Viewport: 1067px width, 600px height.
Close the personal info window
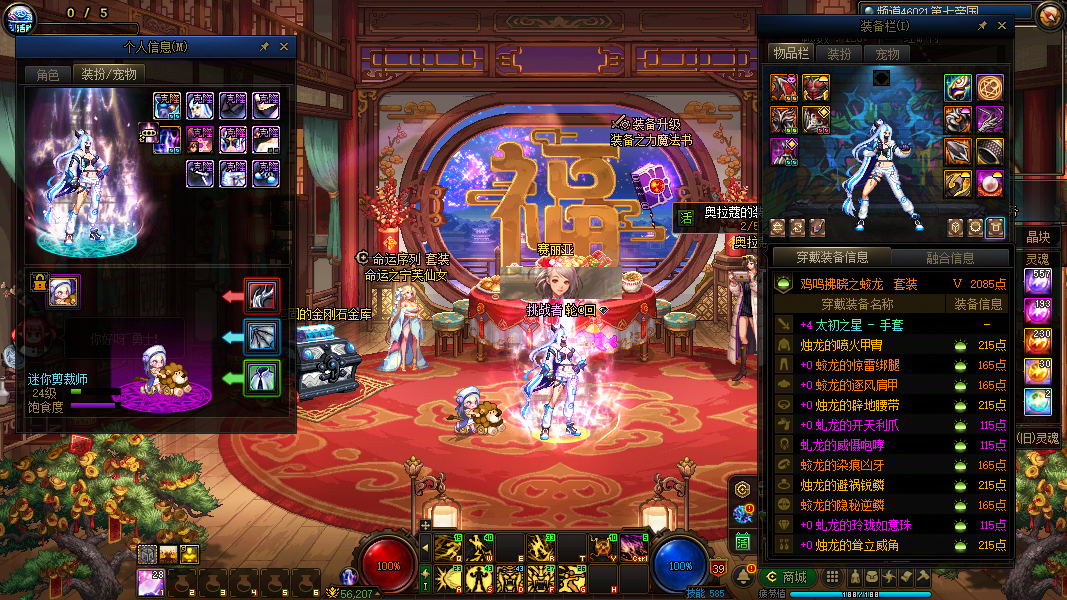click(284, 47)
